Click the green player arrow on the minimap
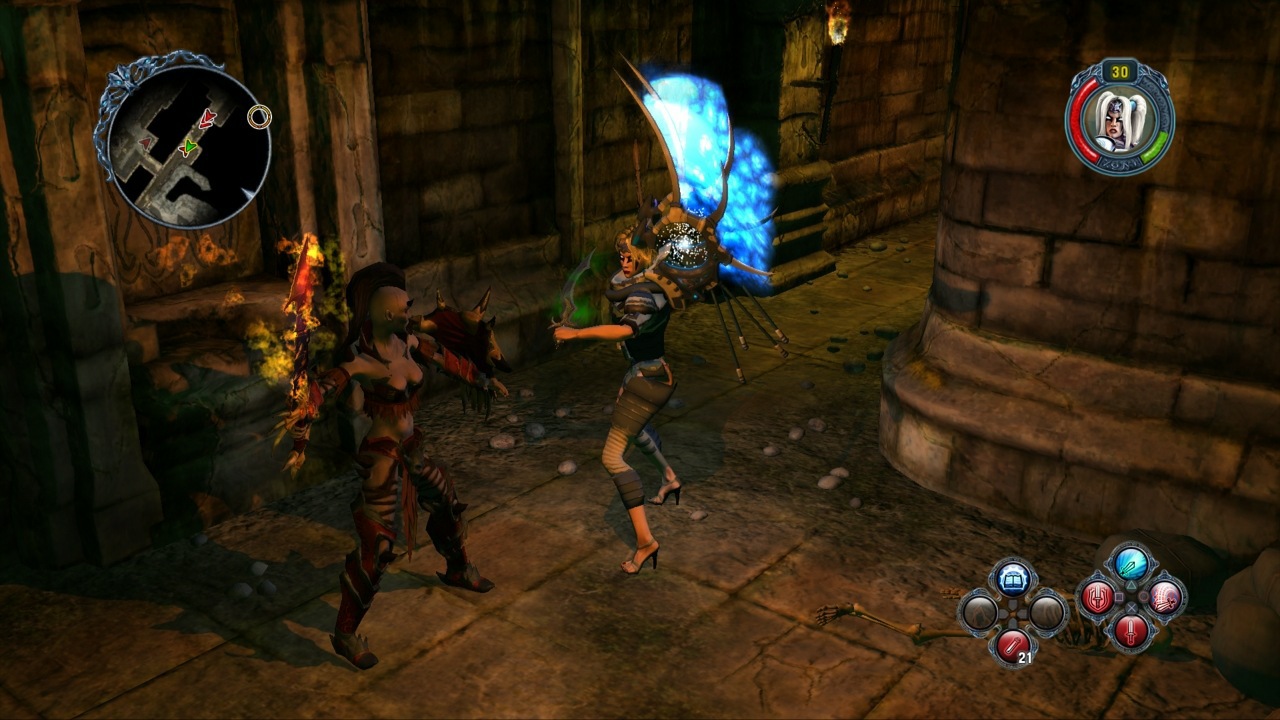1280x720 pixels. 190,149
